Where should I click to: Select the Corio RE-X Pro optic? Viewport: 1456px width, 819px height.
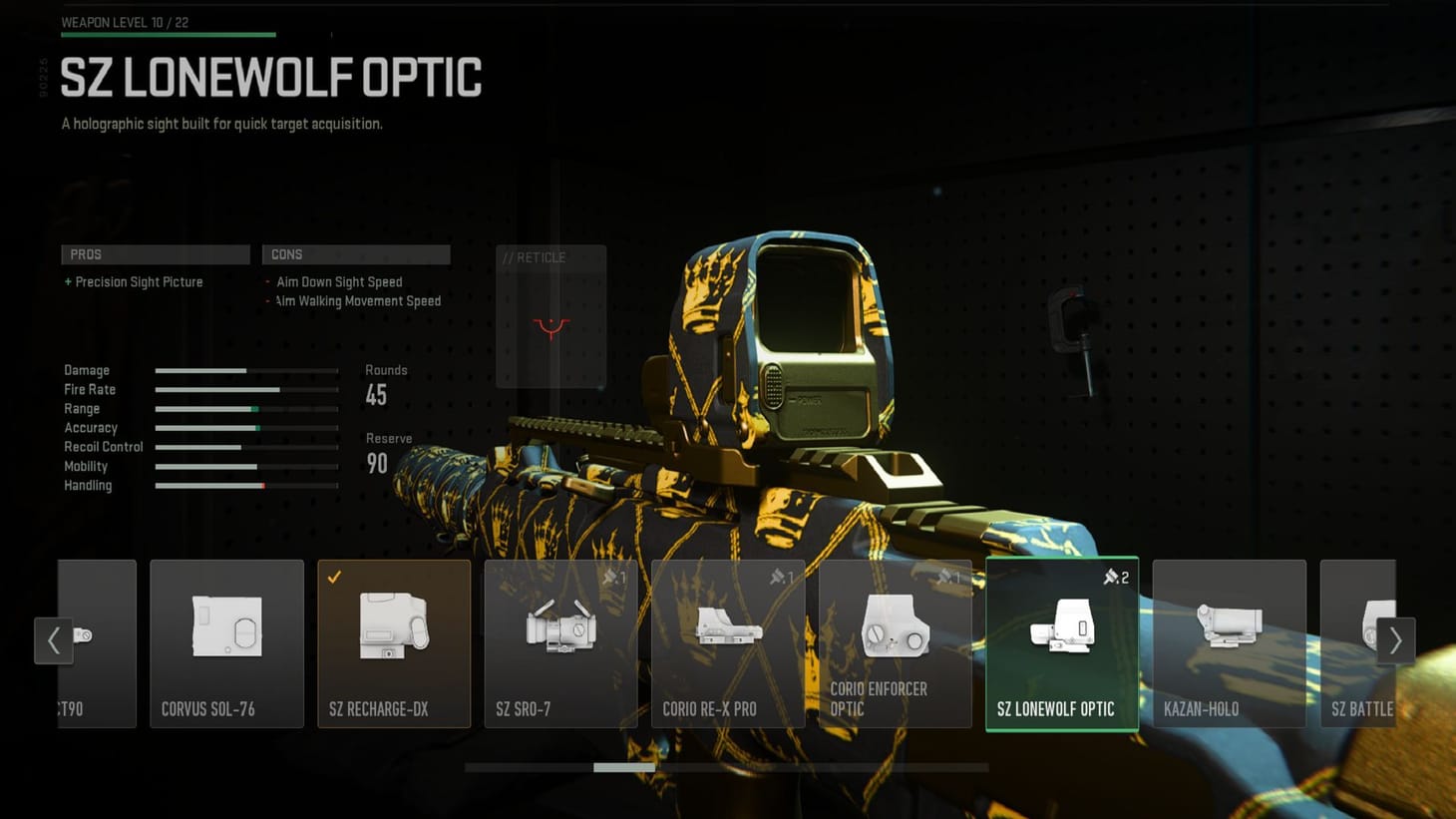(727, 643)
